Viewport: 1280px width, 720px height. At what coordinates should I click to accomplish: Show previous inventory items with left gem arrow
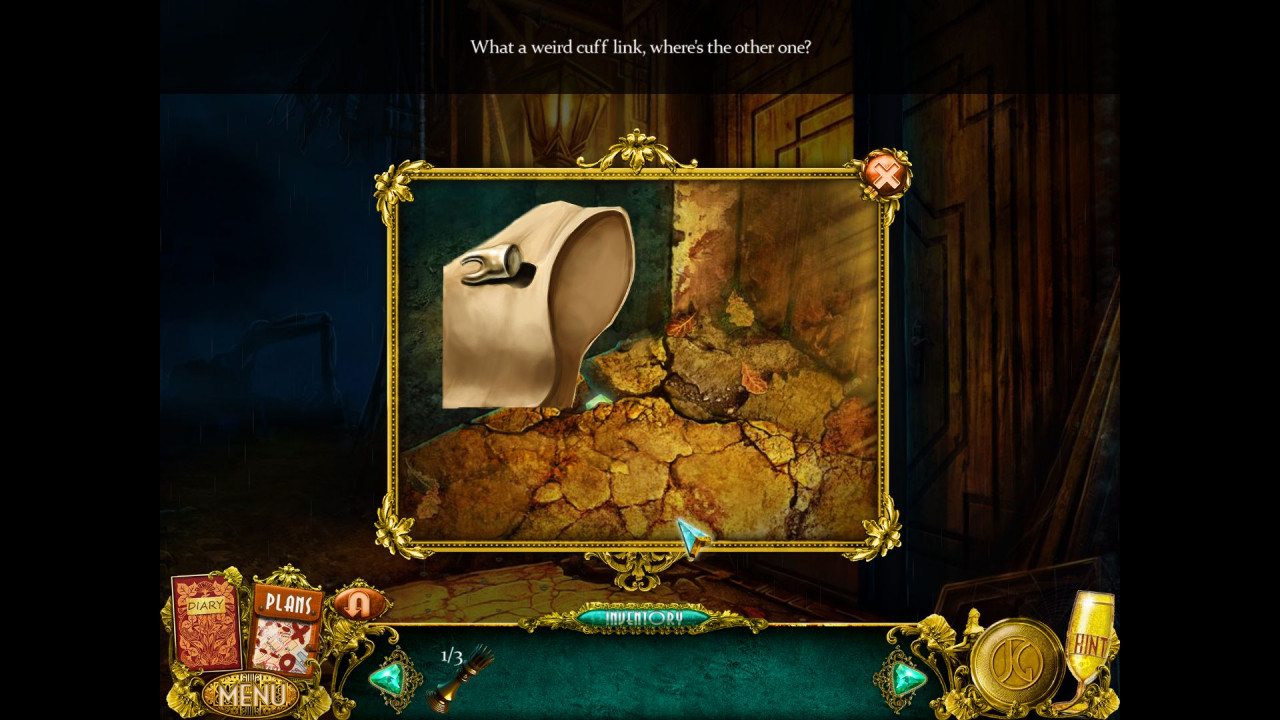[x=387, y=678]
